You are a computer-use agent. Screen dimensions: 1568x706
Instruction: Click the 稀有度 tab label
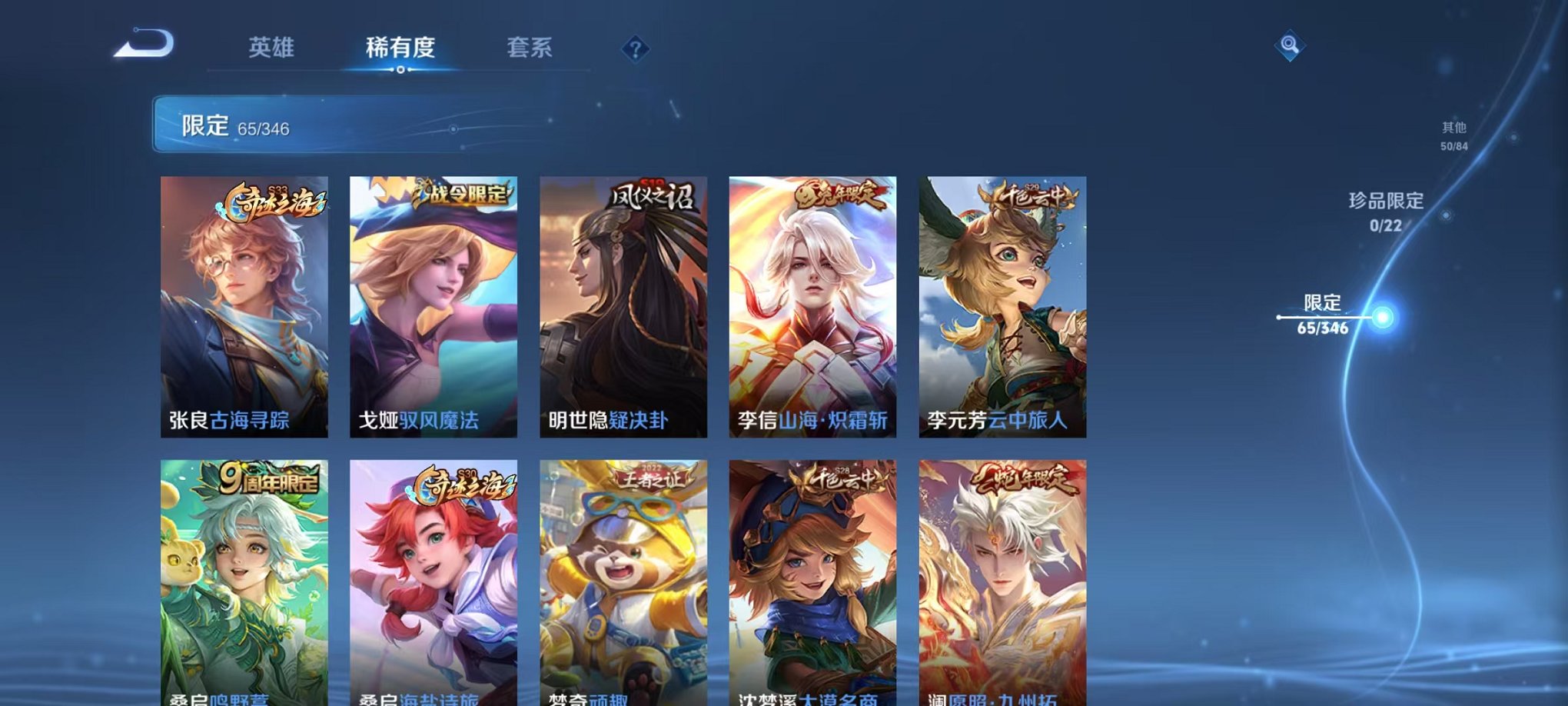[x=400, y=48]
